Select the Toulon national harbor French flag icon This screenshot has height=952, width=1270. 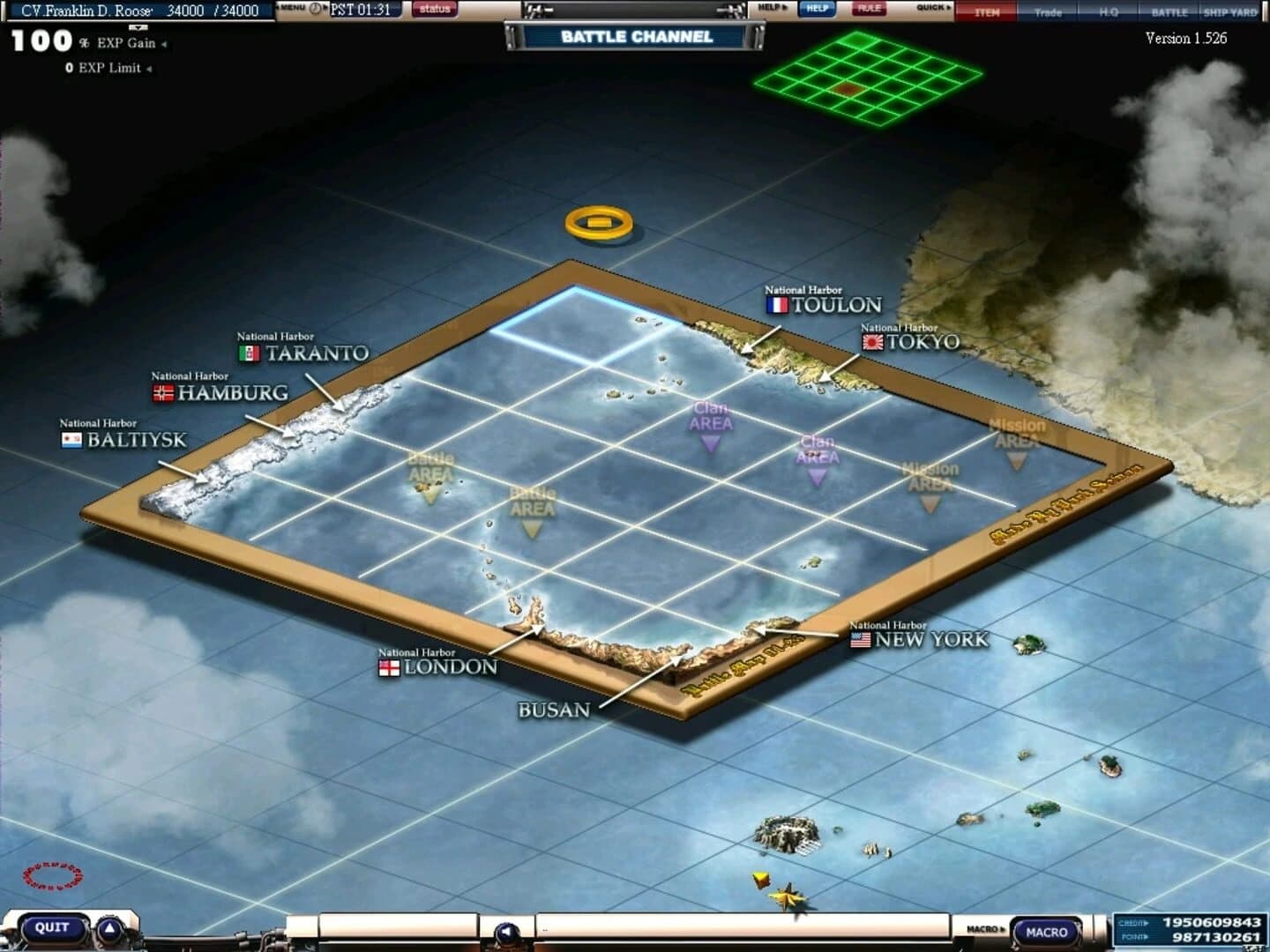click(x=777, y=304)
